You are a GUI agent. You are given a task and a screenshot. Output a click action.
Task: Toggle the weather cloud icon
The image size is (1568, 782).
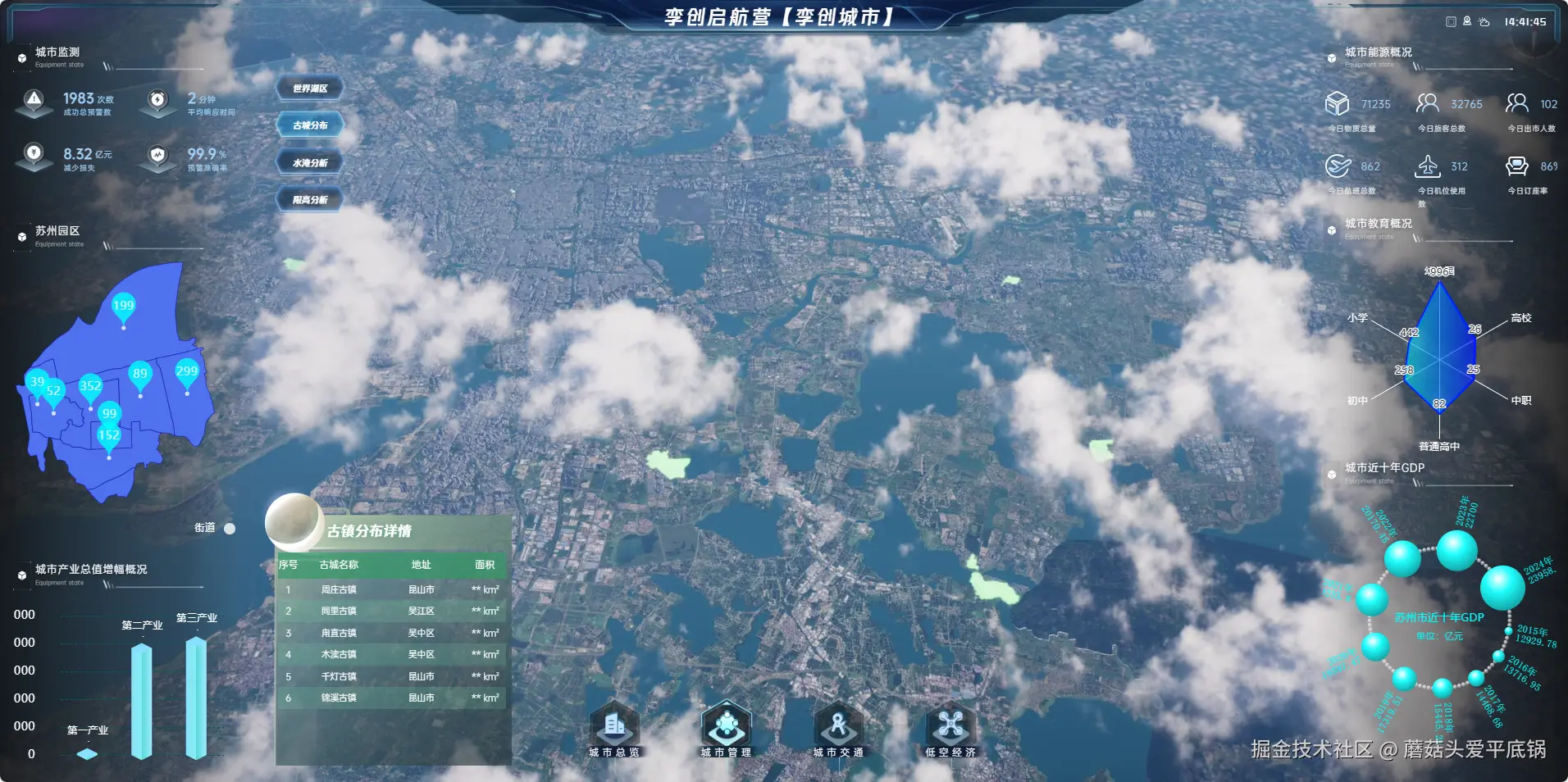click(1484, 22)
